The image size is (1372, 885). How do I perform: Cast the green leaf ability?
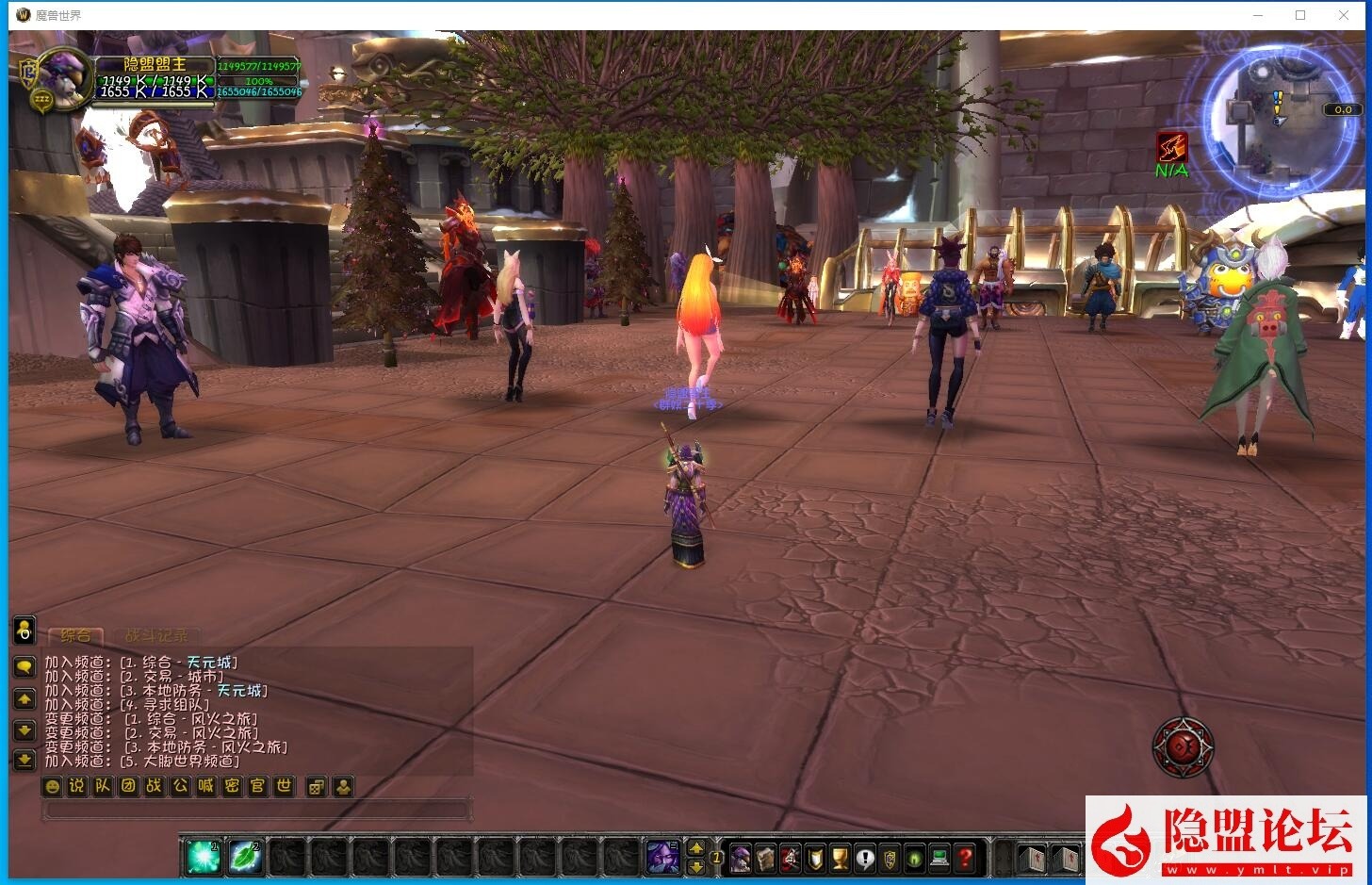pyautogui.click(x=245, y=856)
